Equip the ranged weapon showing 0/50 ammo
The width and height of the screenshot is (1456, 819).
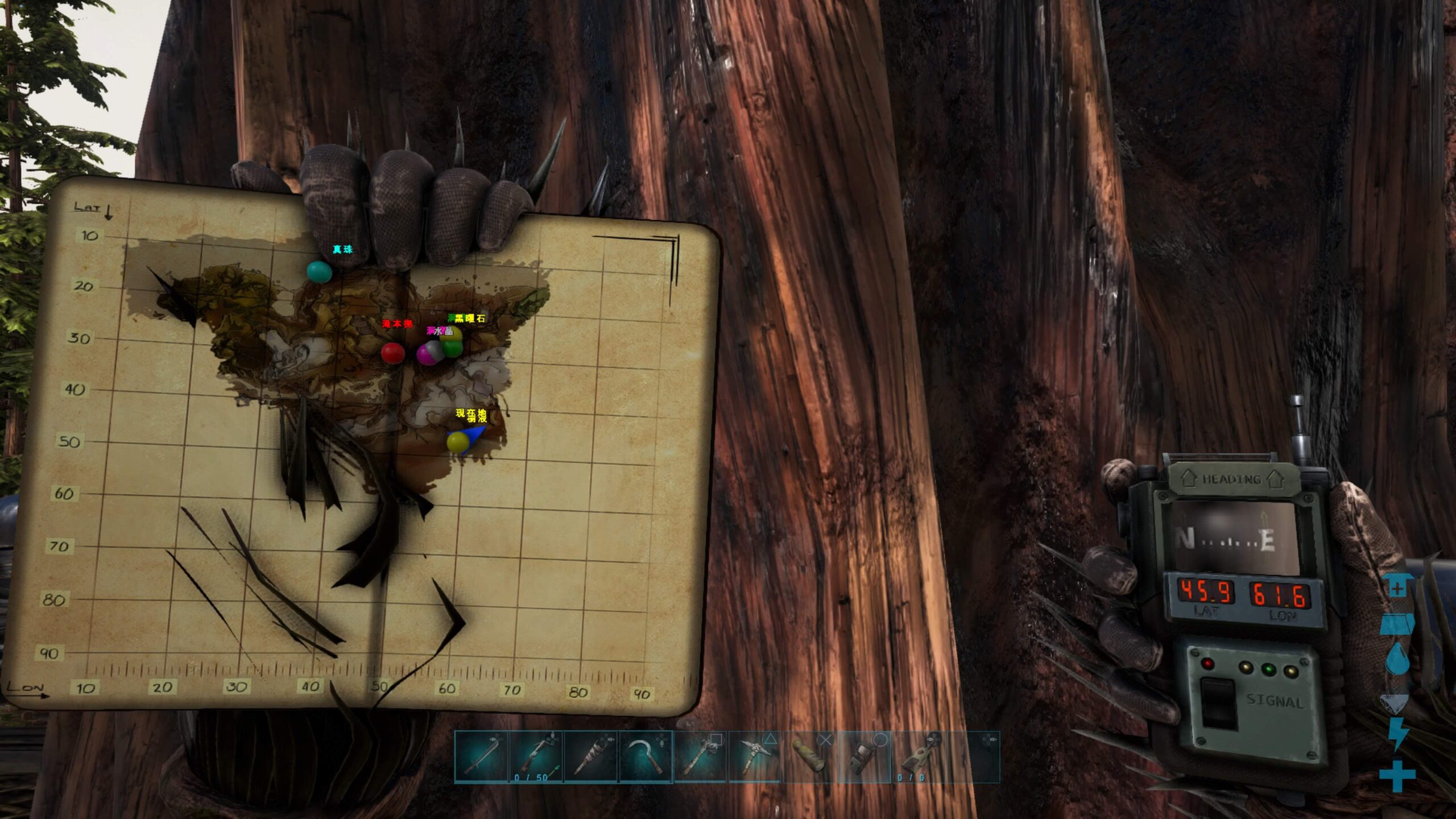(x=536, y=757)
